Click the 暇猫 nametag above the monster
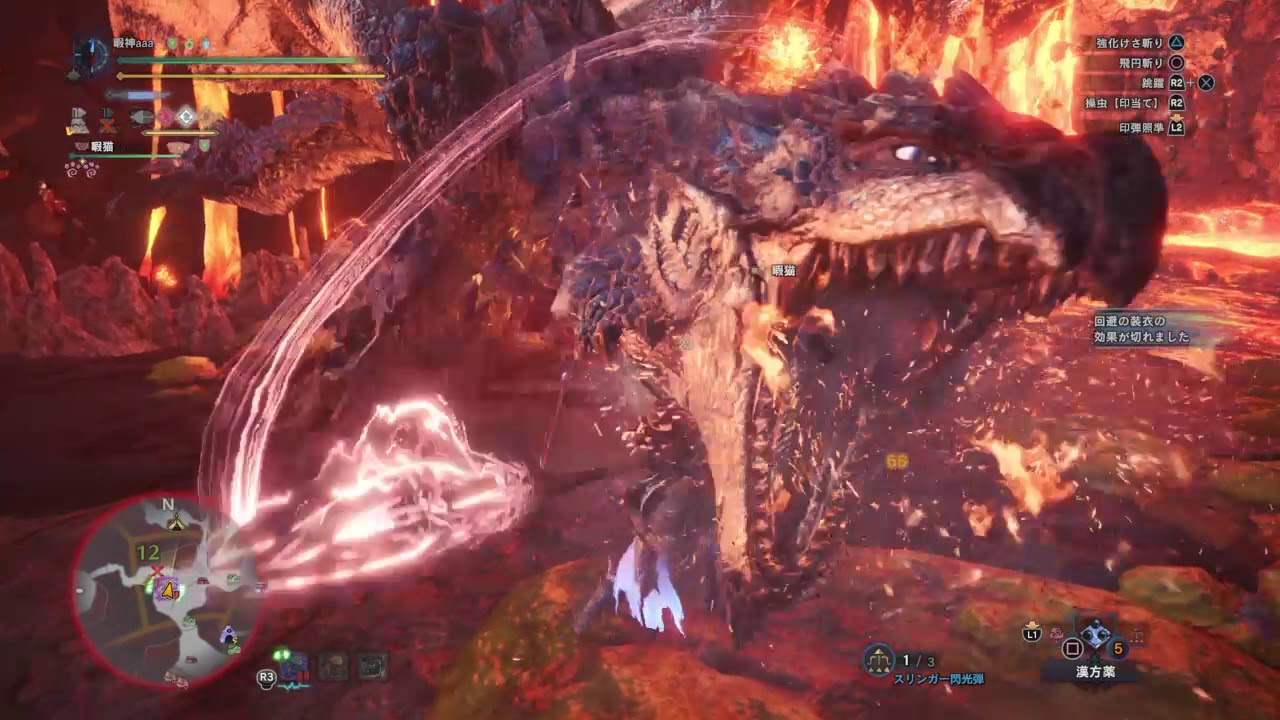Screen dimensions: 1280x720 point(784,268)
